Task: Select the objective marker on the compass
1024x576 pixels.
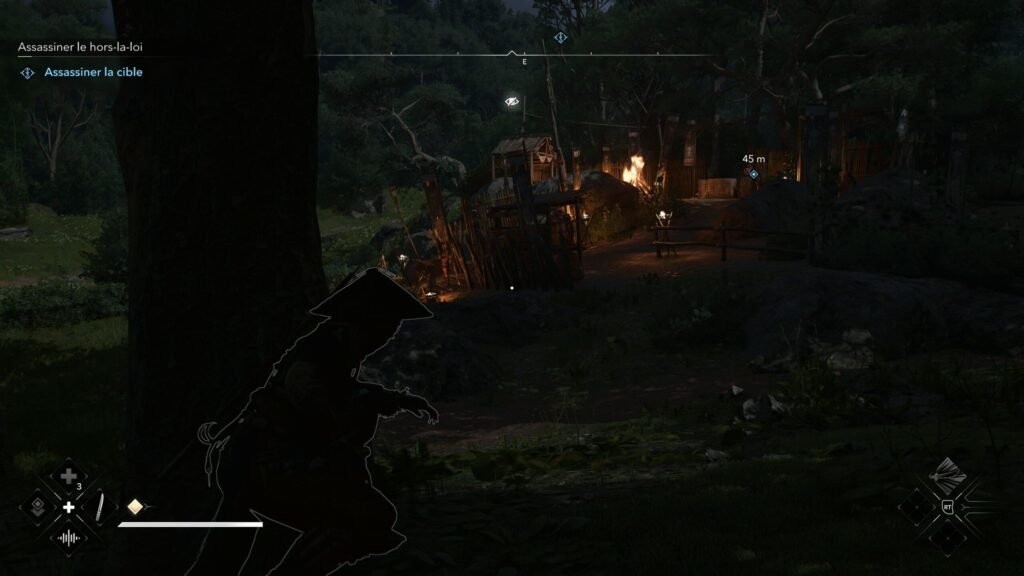Action: click(560, 38)
